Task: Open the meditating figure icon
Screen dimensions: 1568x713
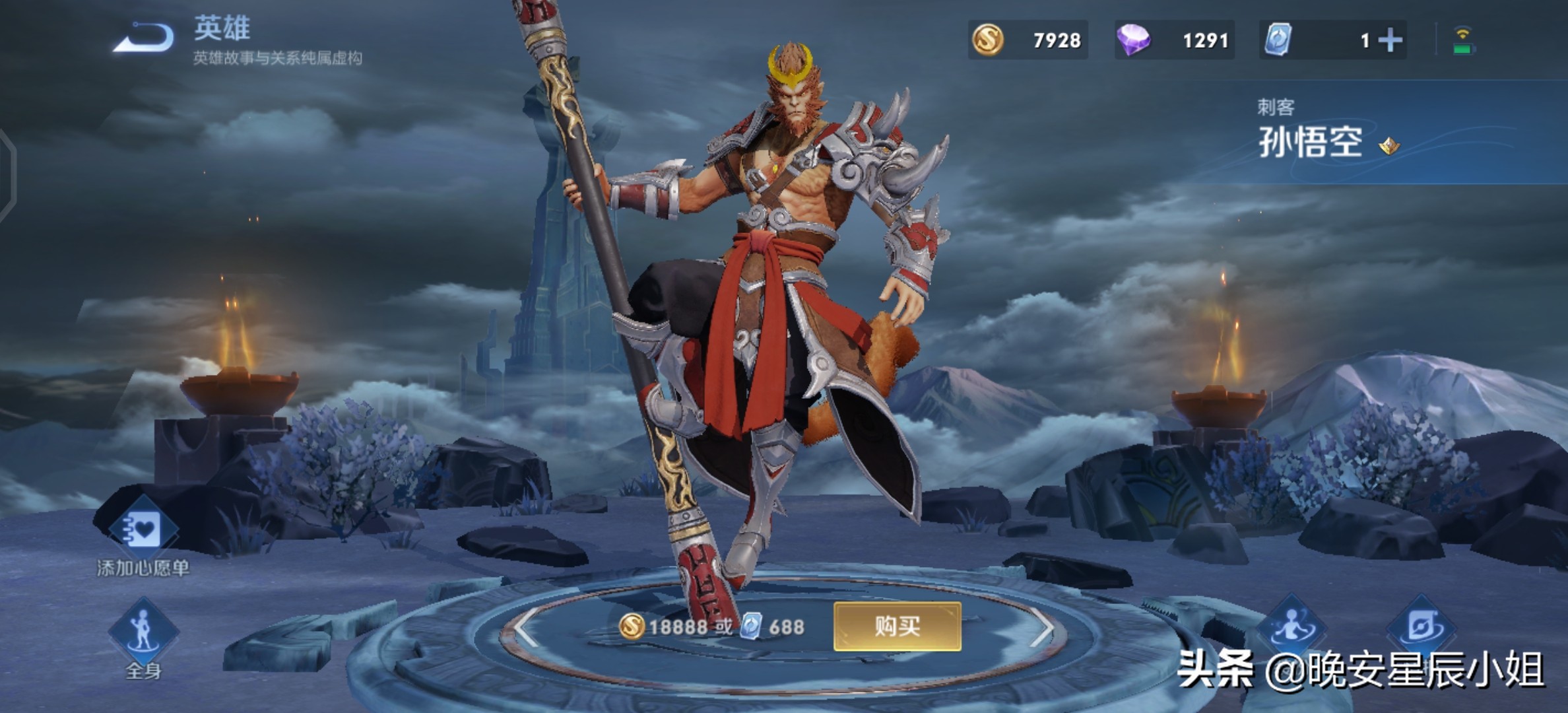Action: 1292,627
